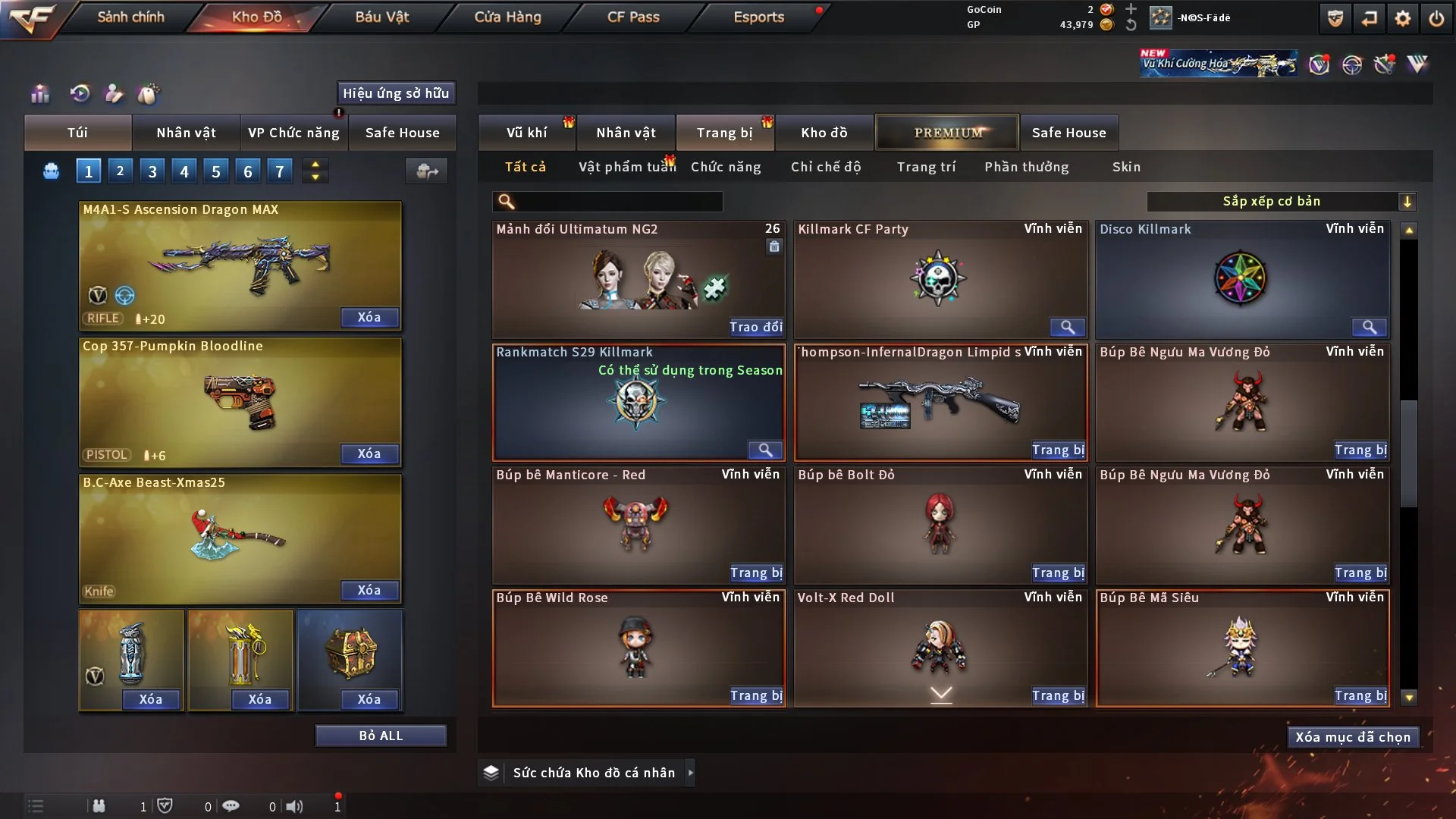Open the Sảnh chính lobby tab

130,17
